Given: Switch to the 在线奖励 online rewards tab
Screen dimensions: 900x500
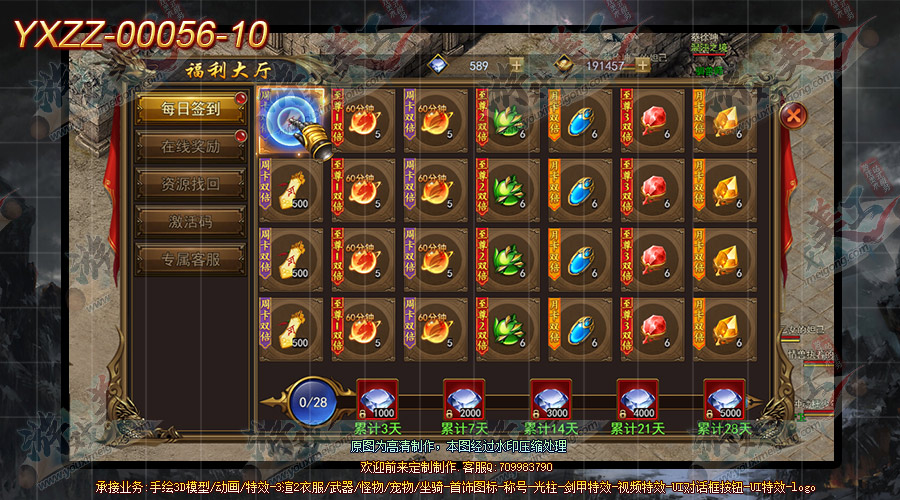Looking at the screenshot, I should click(190, 147).
